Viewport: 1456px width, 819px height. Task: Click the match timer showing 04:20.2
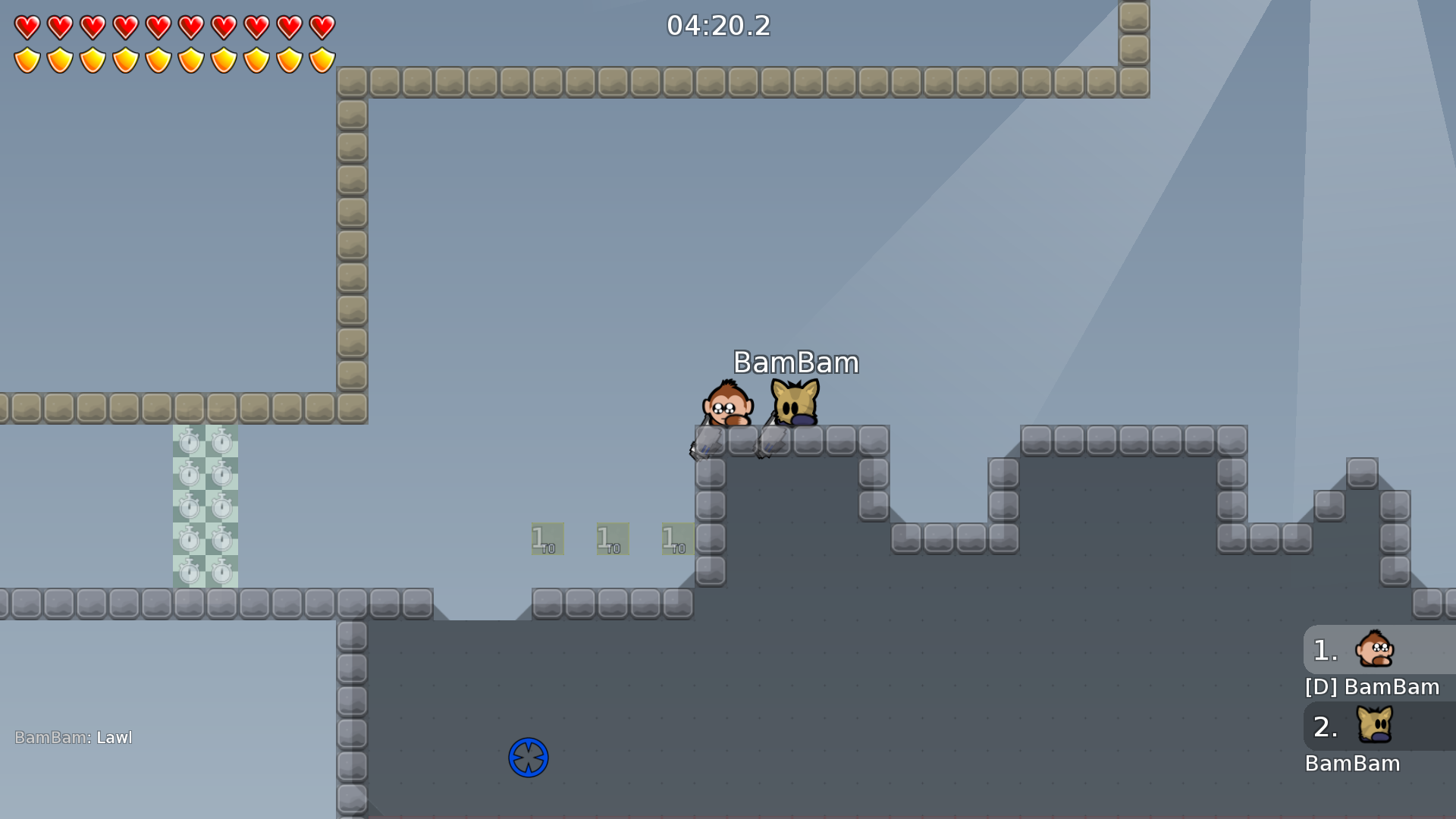tap(718, 26)
